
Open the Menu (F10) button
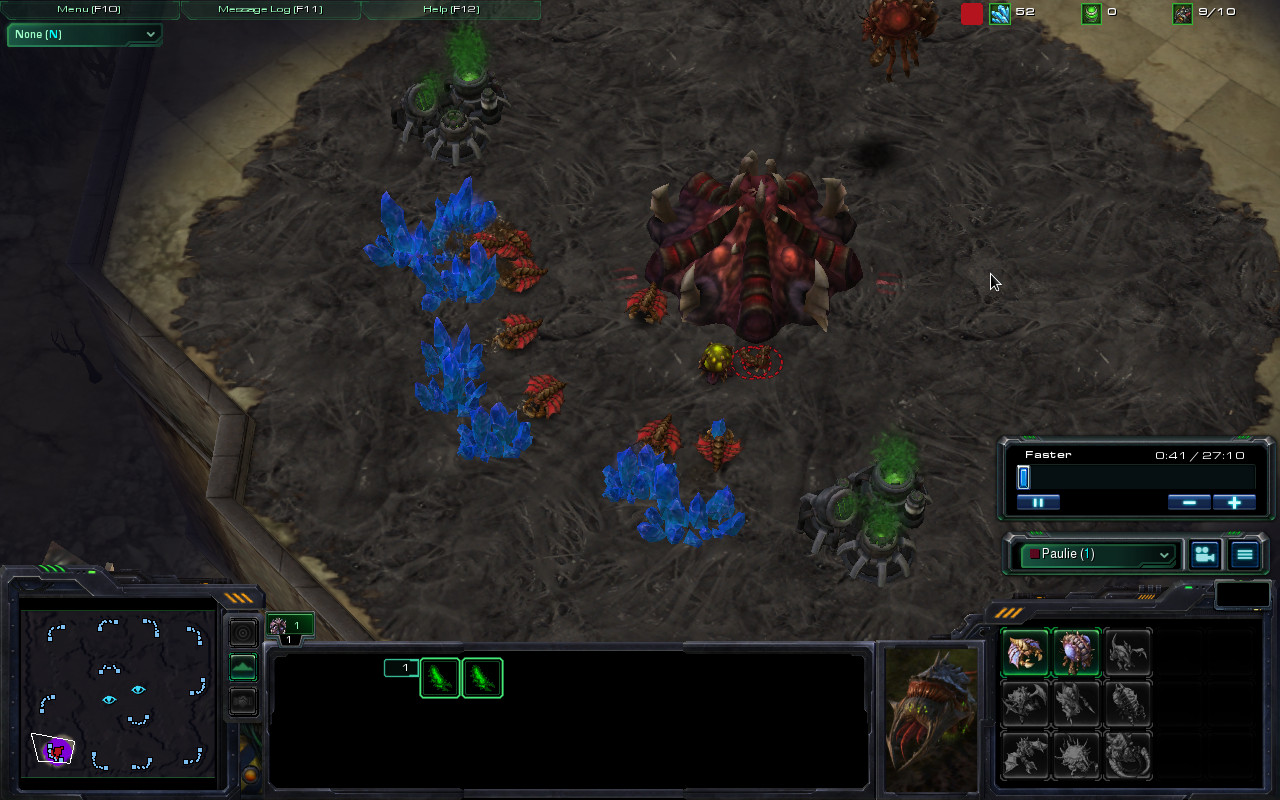[89, 9]
